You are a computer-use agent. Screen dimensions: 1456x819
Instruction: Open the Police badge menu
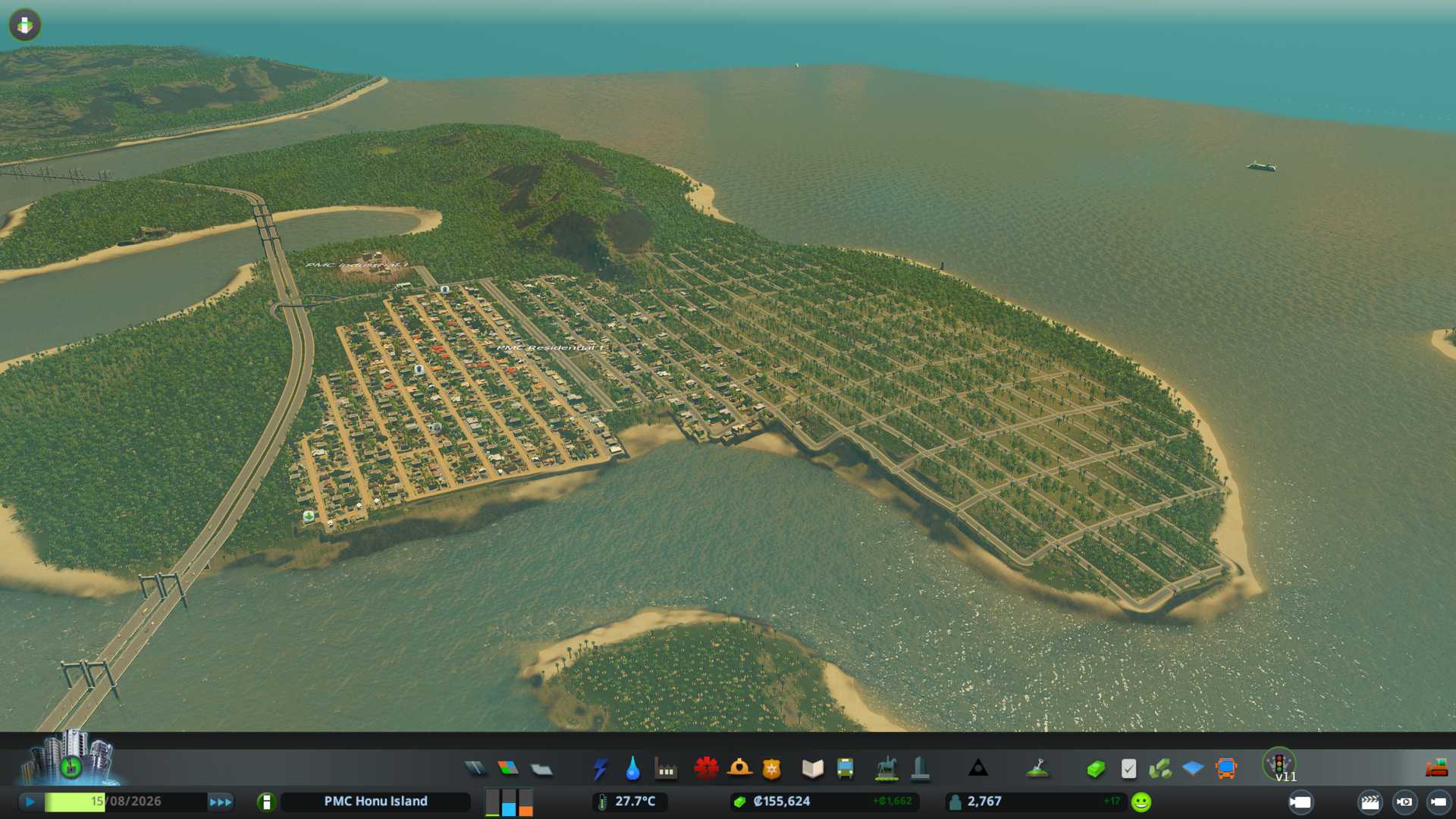(772, 769)
